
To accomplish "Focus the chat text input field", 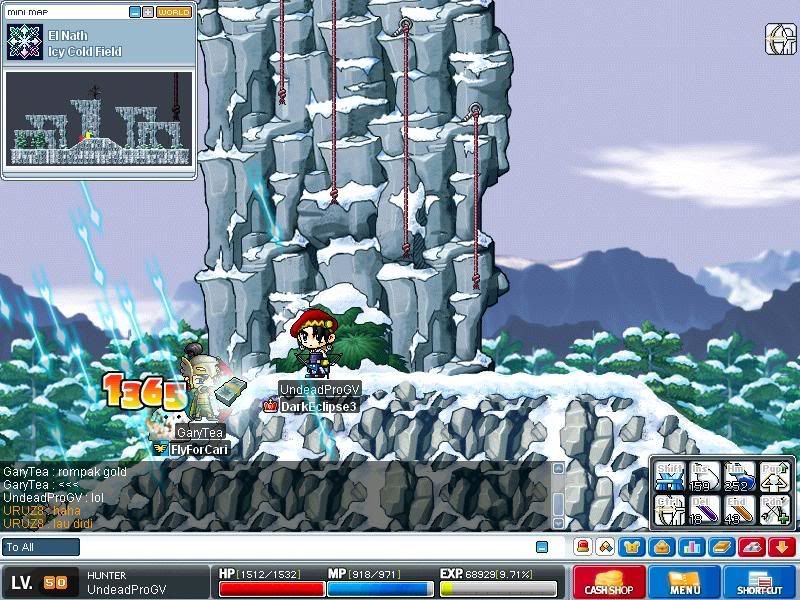I will click(300, 547).
